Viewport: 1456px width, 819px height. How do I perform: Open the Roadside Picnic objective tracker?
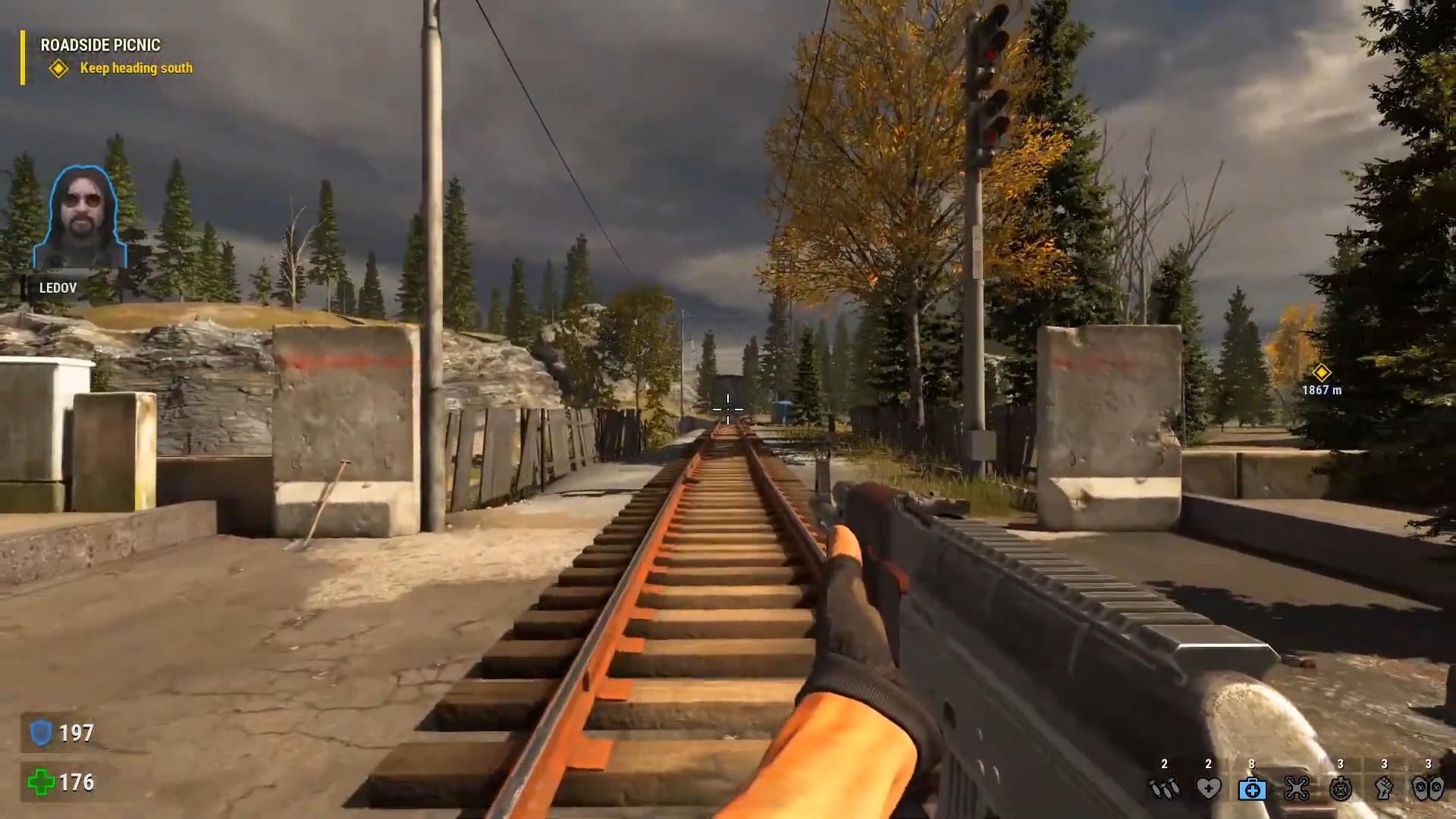tap(100, 45)
